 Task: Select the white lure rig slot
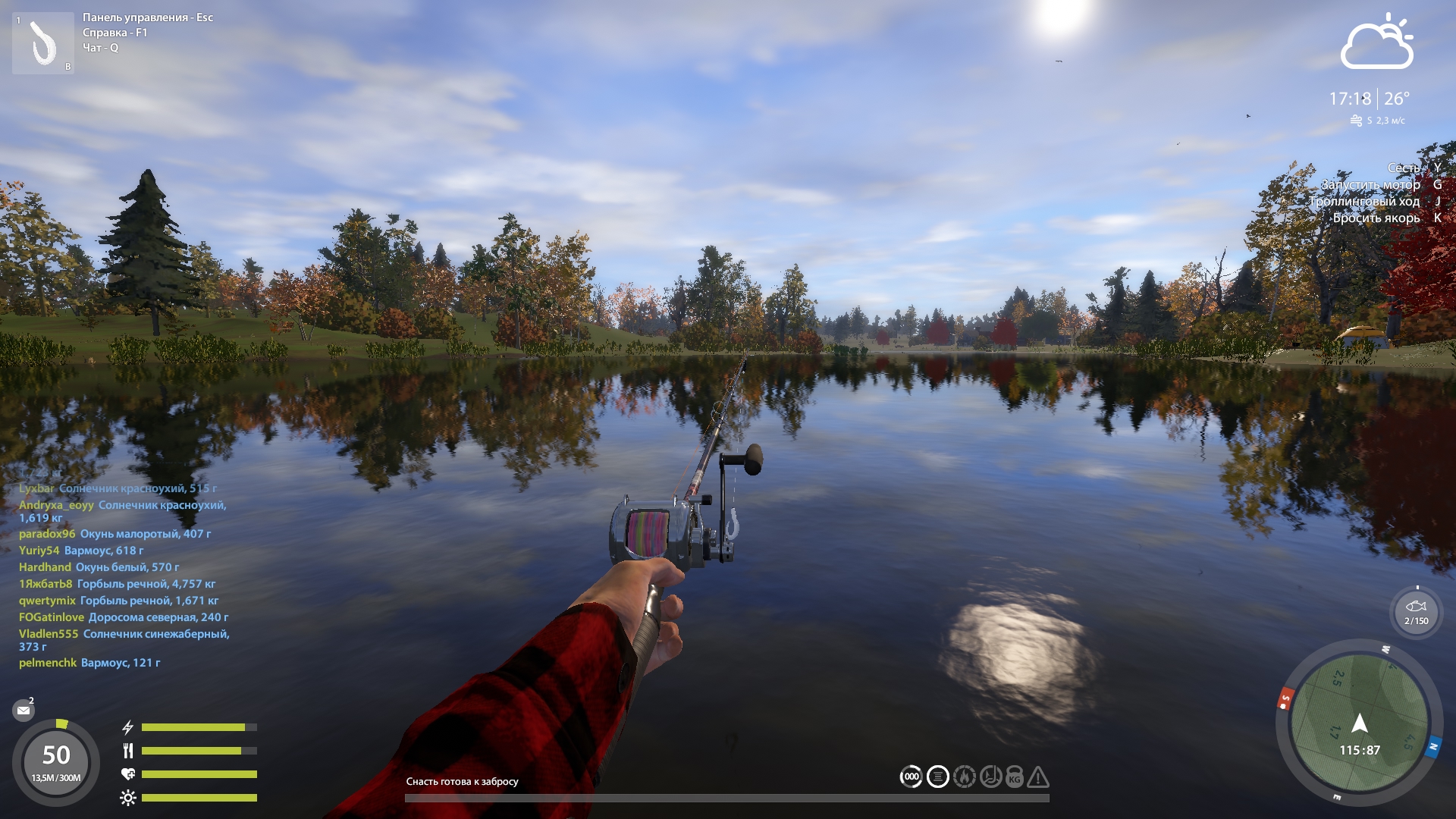tap(43, 44)
